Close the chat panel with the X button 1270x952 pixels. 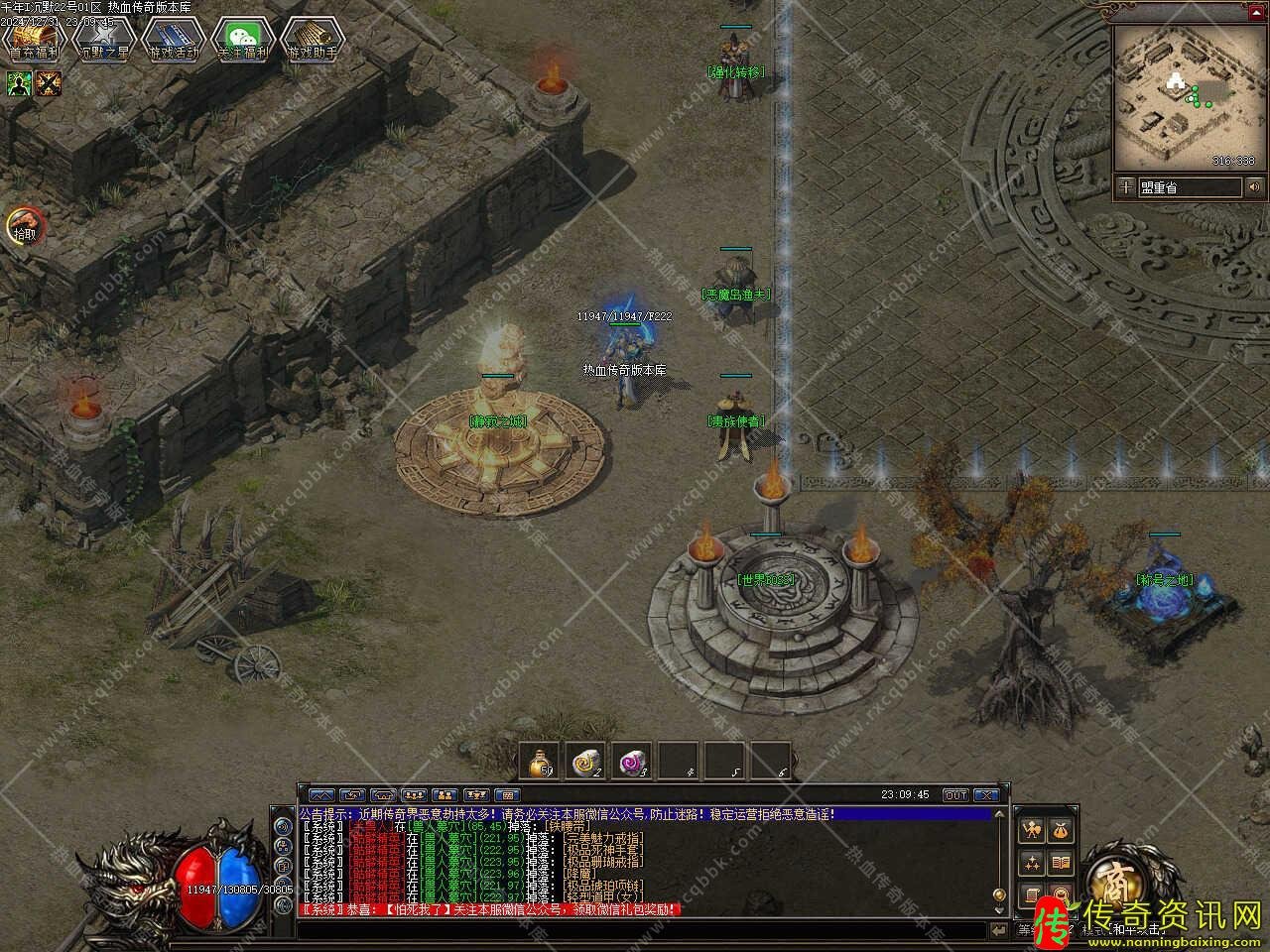pos(986,794)
